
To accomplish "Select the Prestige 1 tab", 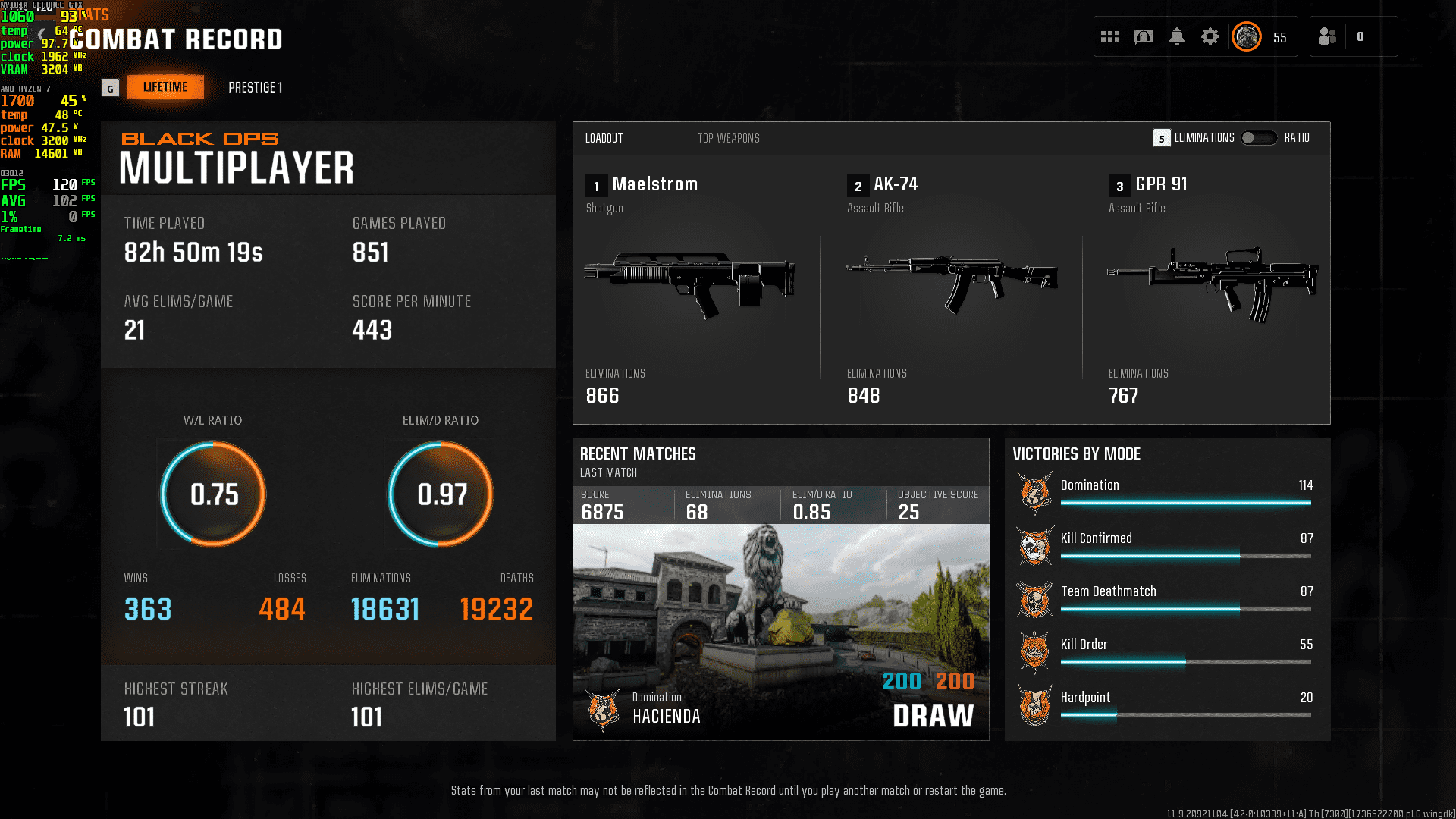I will point(255,88).
